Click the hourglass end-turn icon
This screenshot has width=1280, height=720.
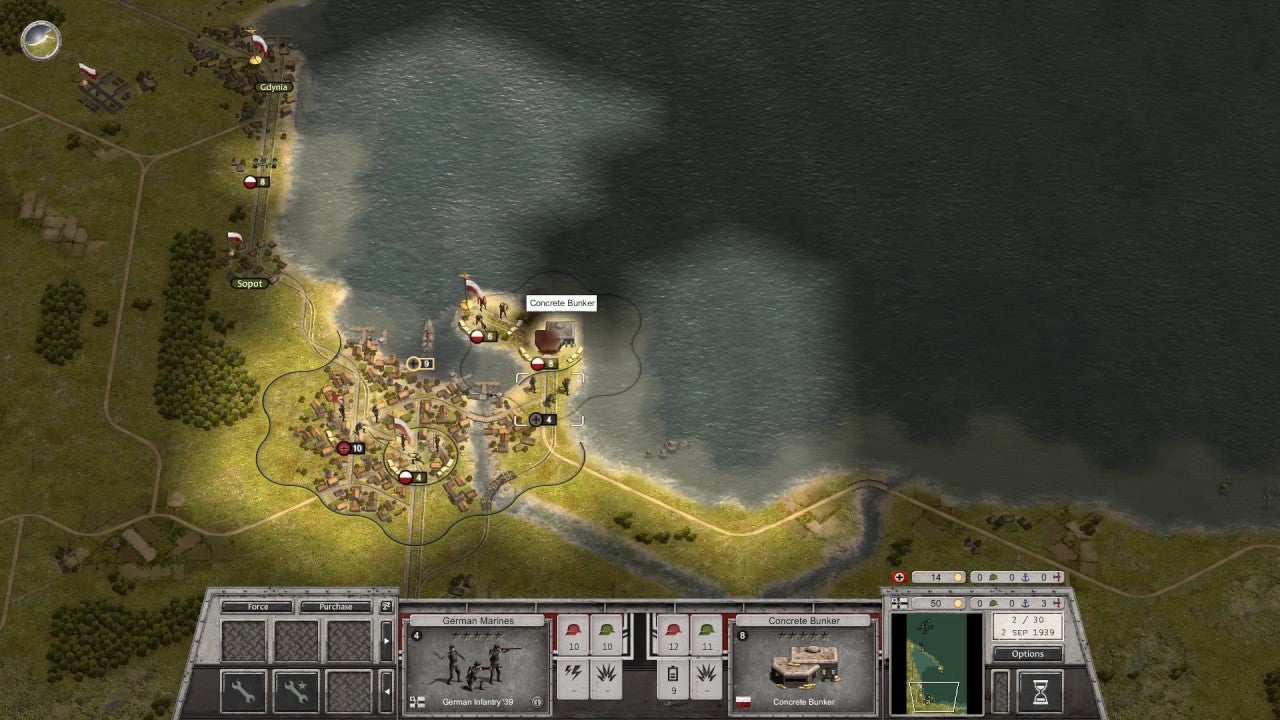click(1040, 691)
